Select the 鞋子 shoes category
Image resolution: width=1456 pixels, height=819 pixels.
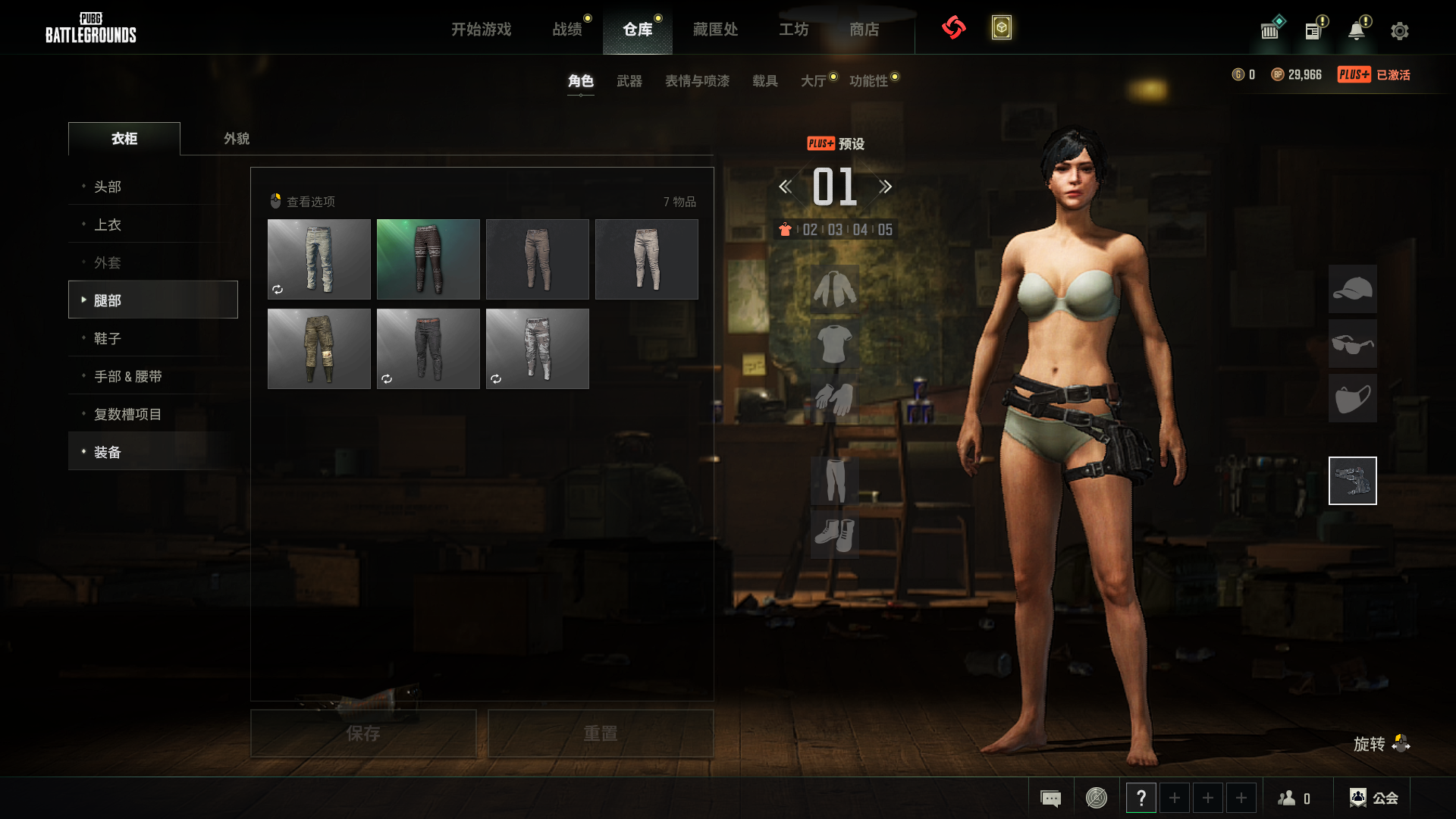[108, 338]
